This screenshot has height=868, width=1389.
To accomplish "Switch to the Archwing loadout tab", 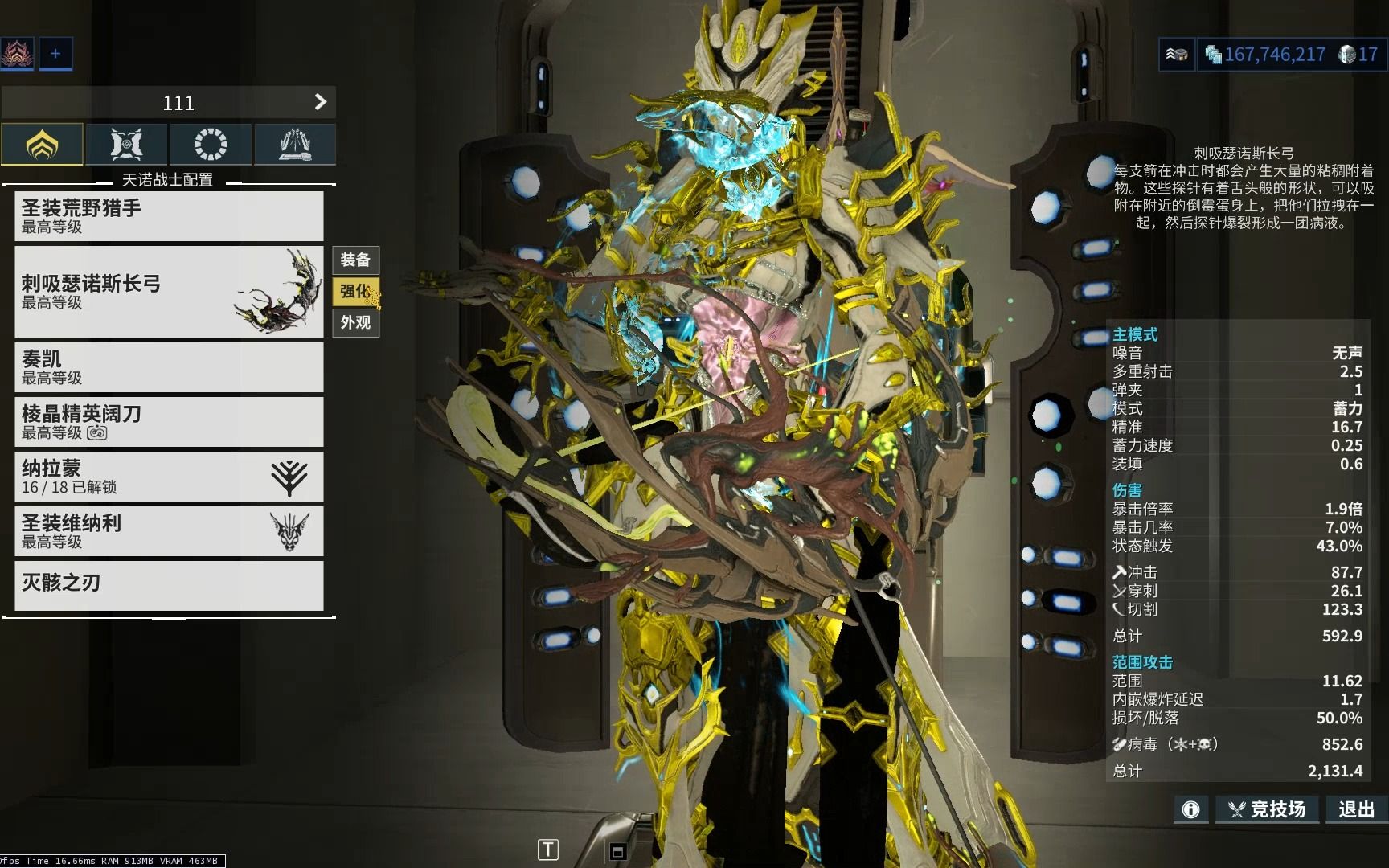I will (126, 145).
